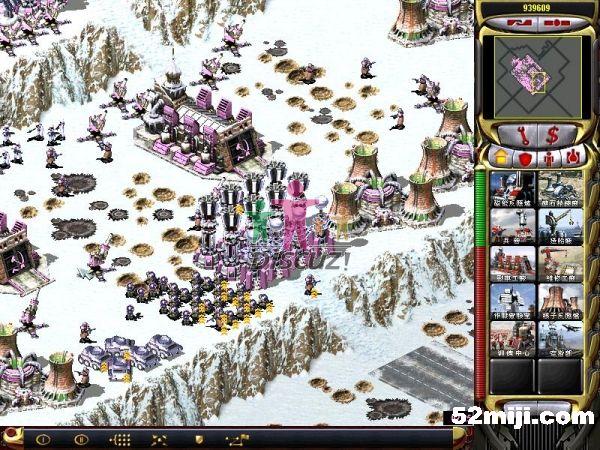
Task: Select team I on command bar
Action: click(x=42, y=439)
